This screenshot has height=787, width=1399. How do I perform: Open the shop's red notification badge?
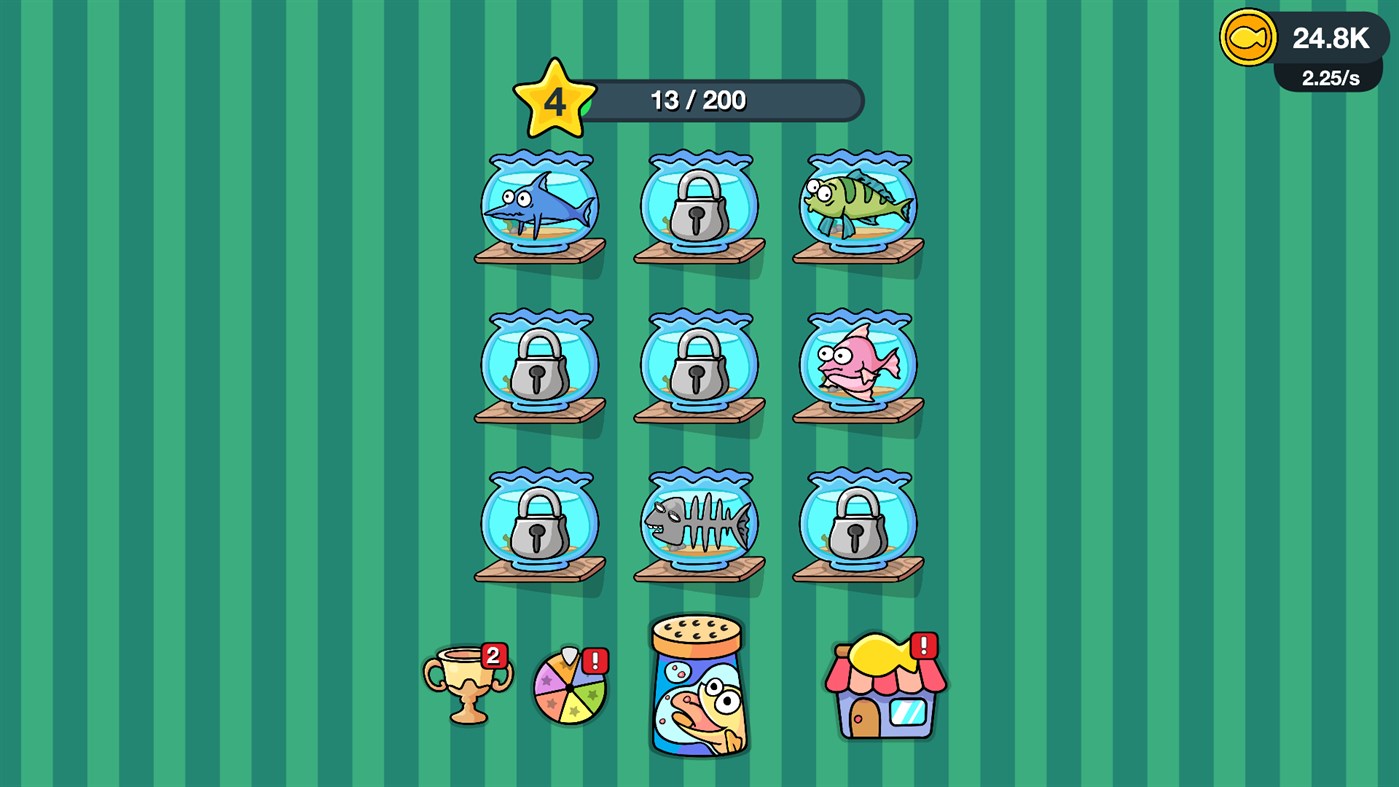pyautogui.click(x=922, y=645)
